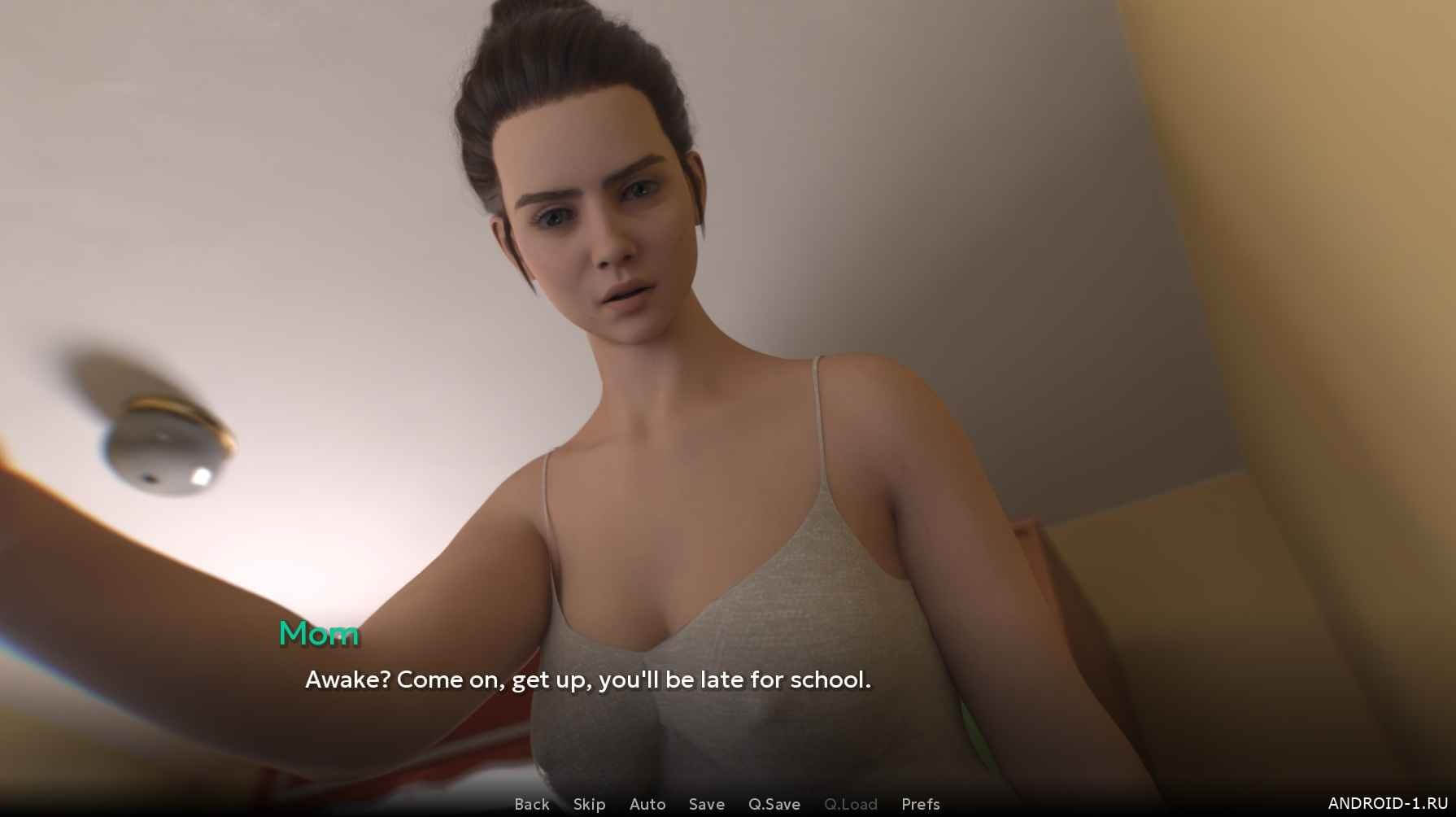1456x817 pixels.
Task: Click the dimmed Q.Load button
Action: 850,804
